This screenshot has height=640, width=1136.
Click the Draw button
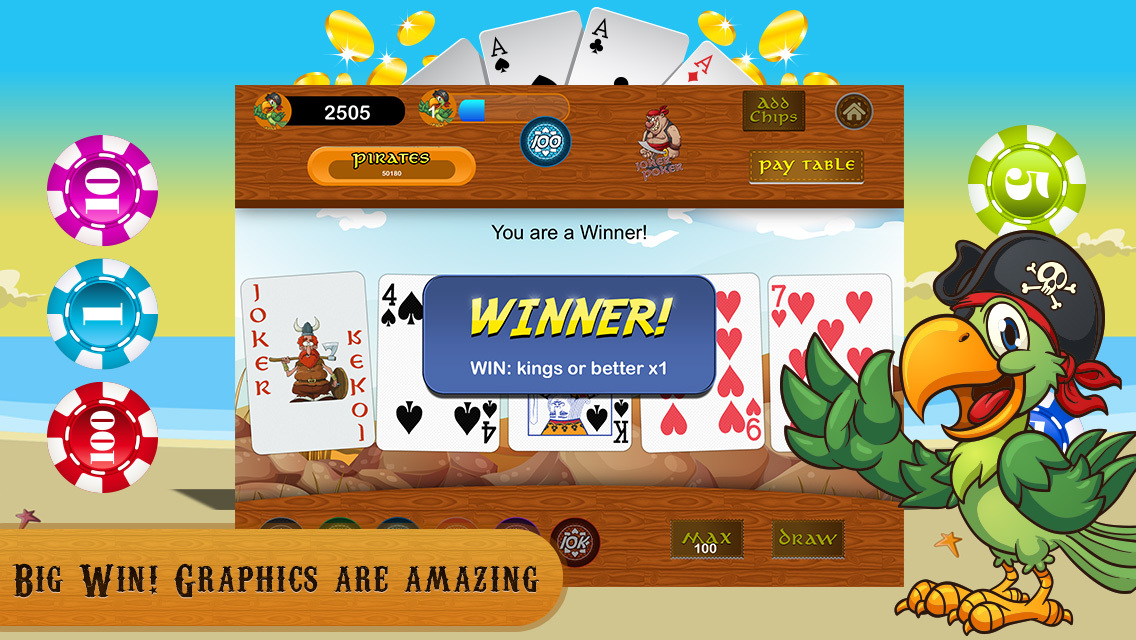807,539
